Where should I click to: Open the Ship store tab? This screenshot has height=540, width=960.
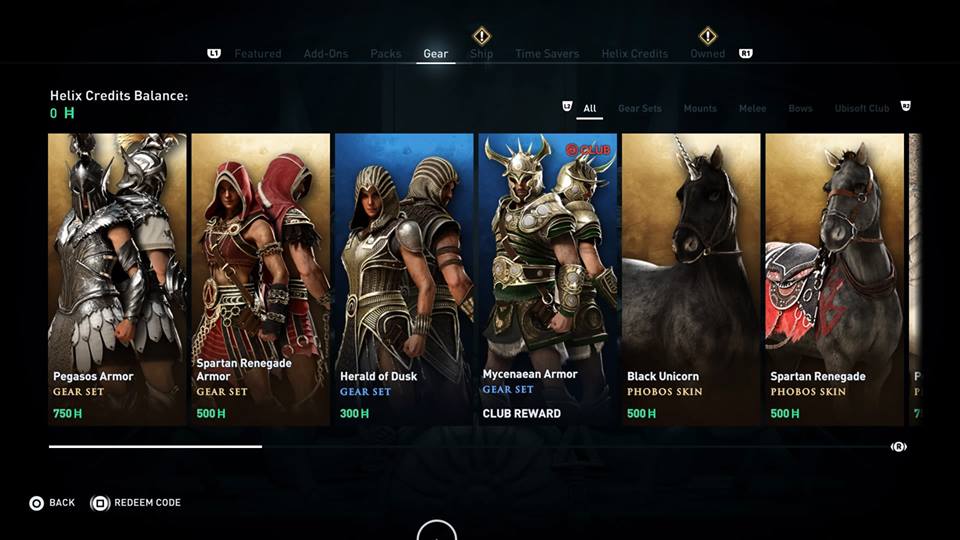tap(482, 54)
